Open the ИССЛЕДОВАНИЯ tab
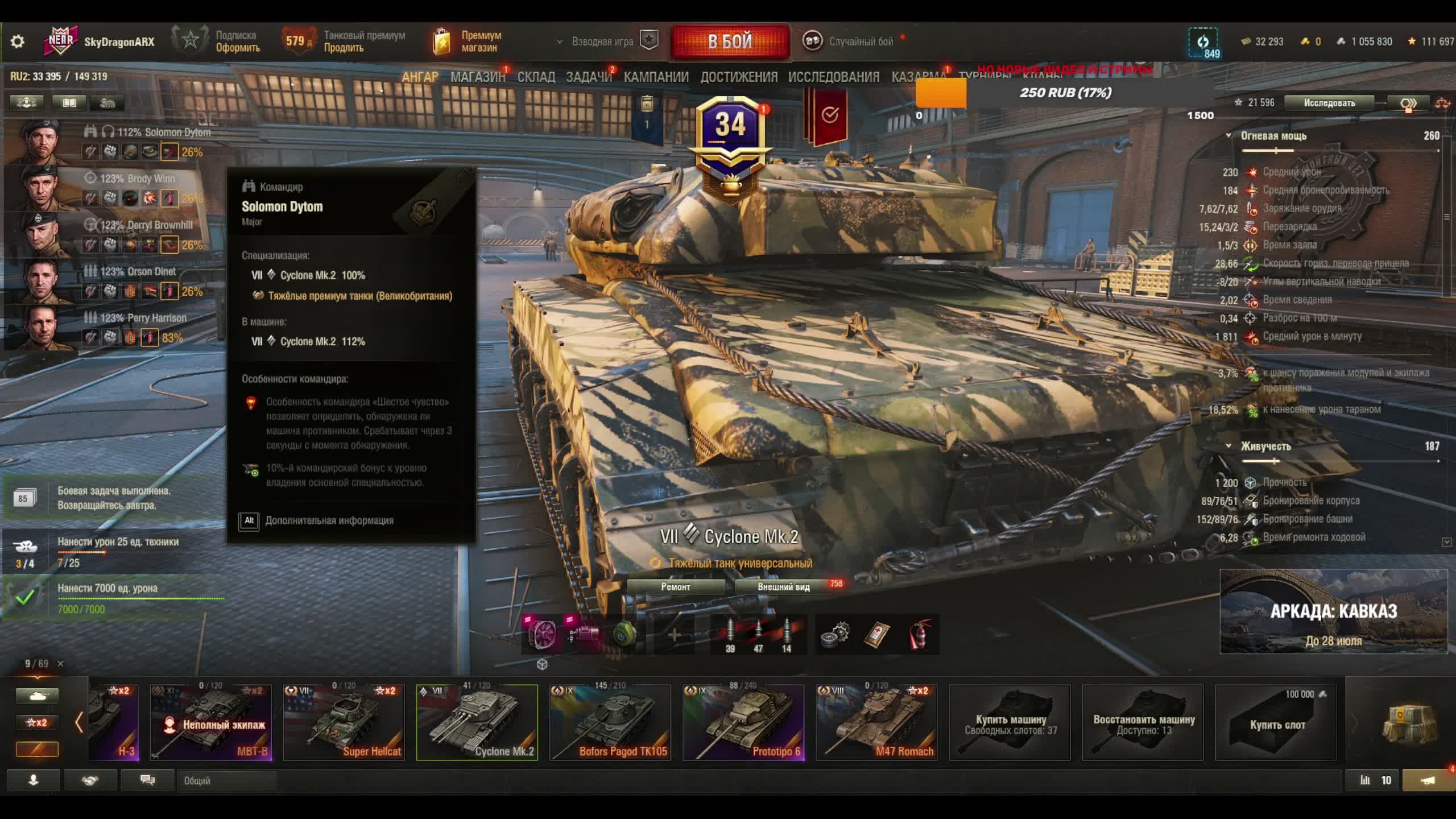The image size is (1456, 819). [x=833, y=77]
